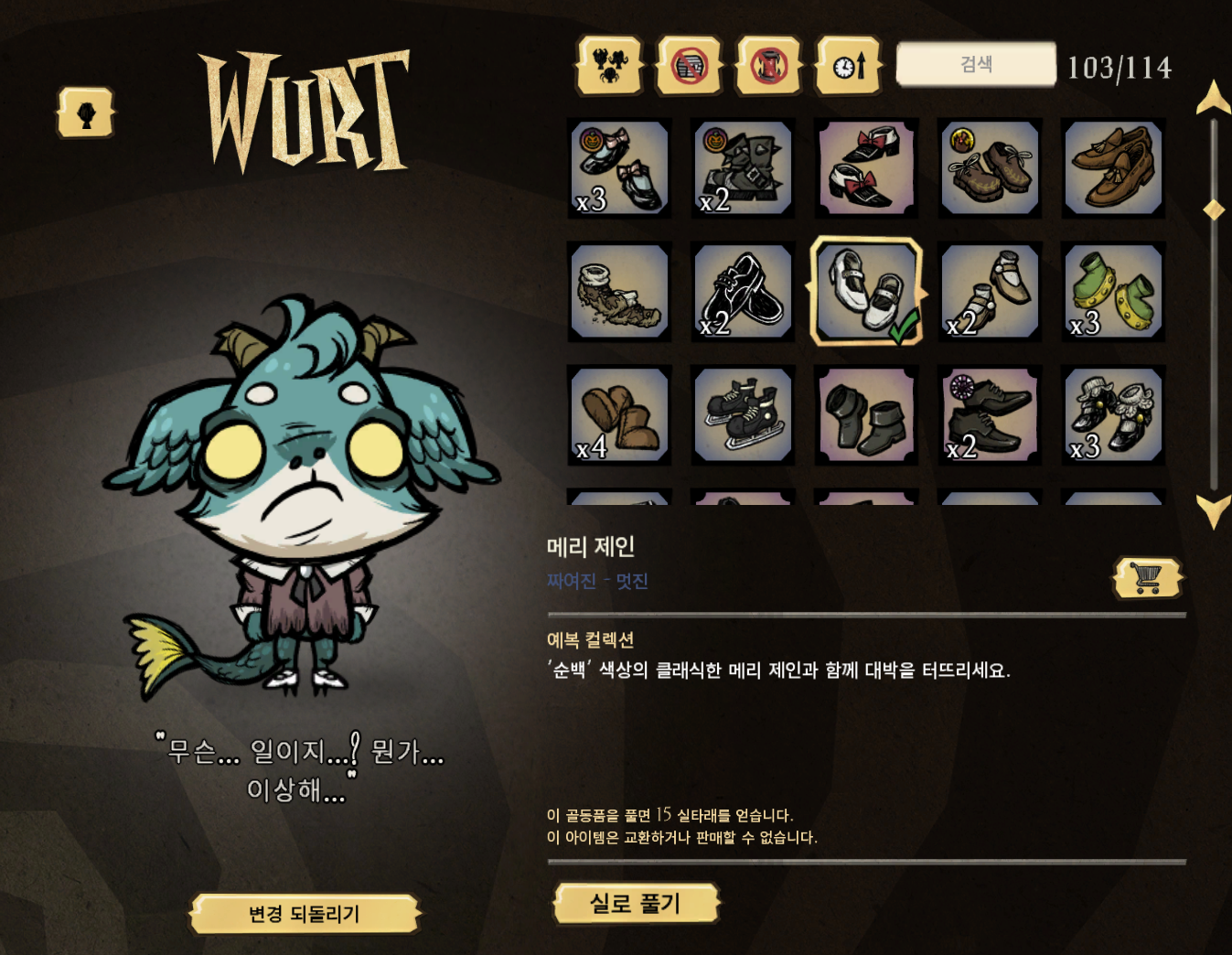Viewport: 1232px width, 955px height.
Task: Select the muddy tattered boot skin
Action: tap(619, 291)
